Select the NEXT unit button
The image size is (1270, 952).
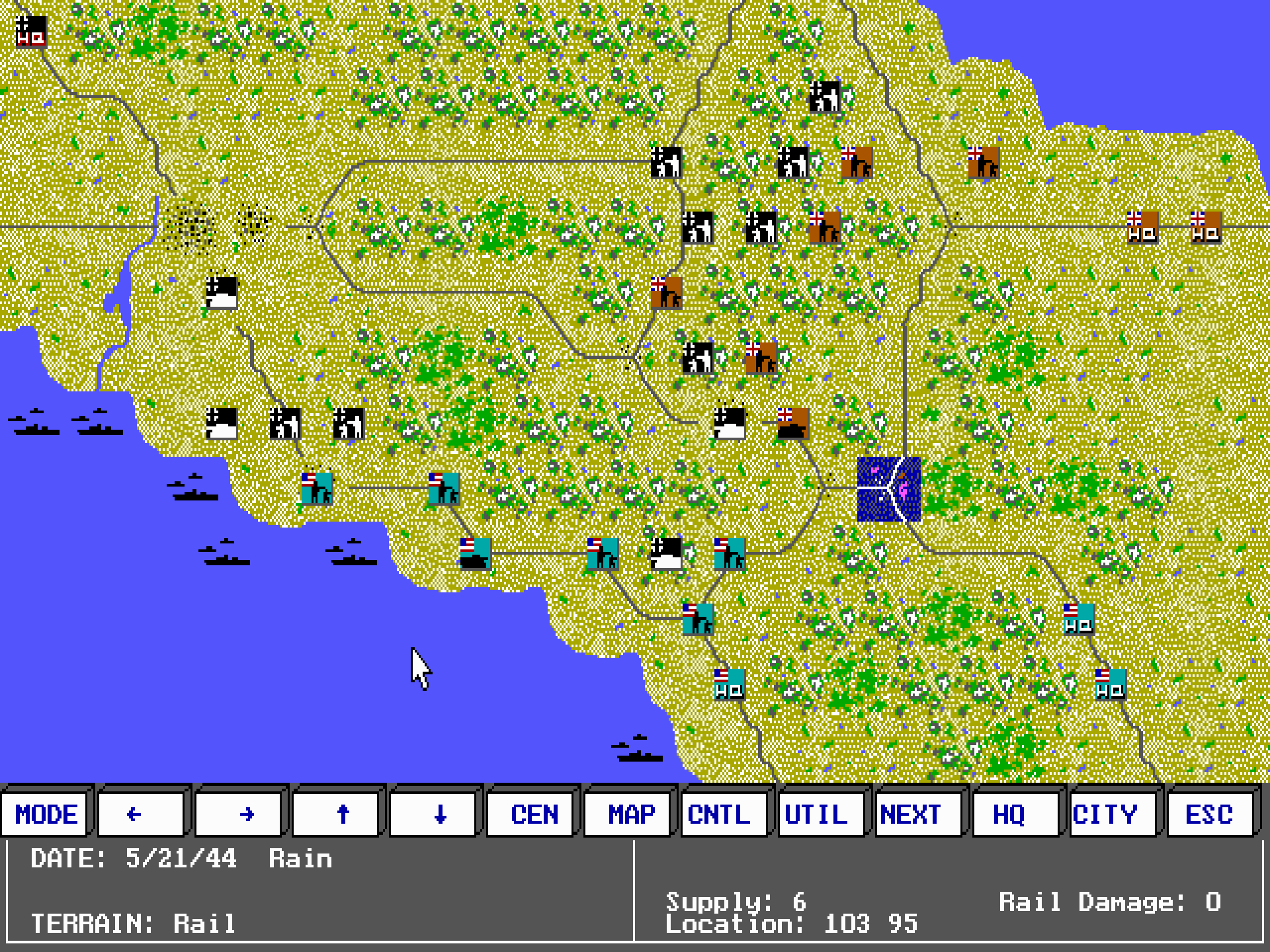point(918,814)
